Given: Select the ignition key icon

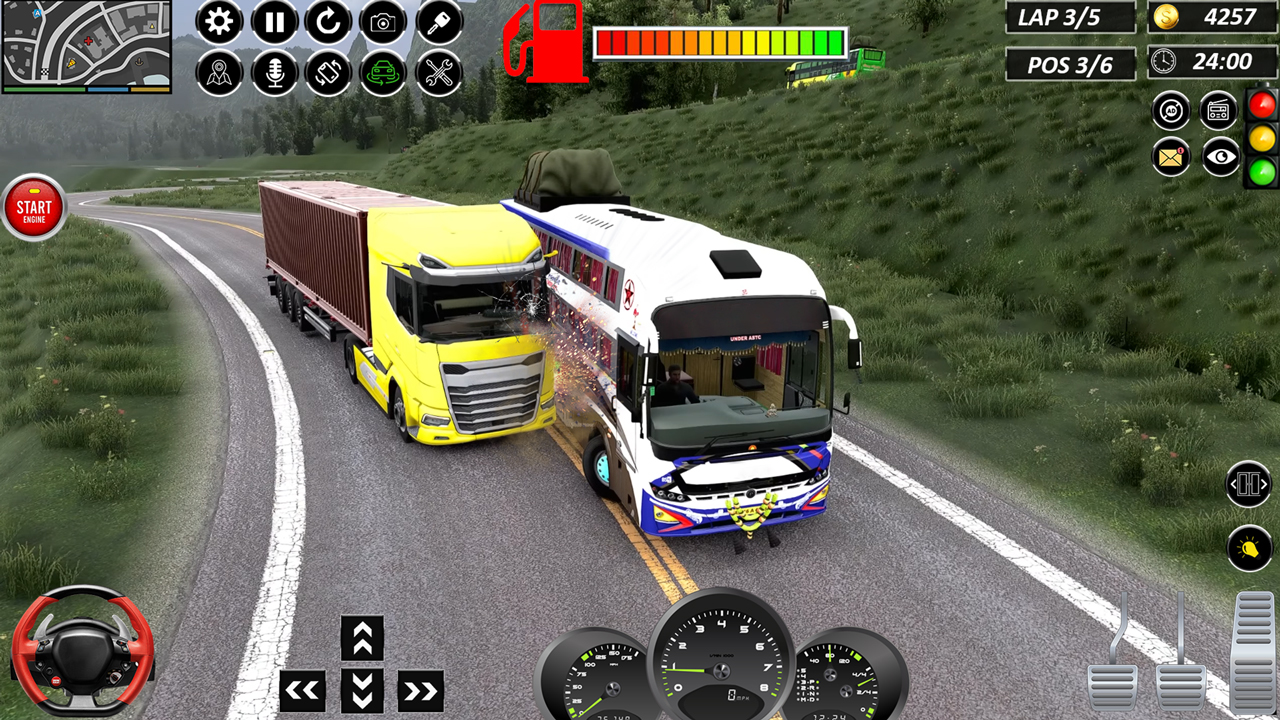Looking at the screenshot, I should (438, 22).
